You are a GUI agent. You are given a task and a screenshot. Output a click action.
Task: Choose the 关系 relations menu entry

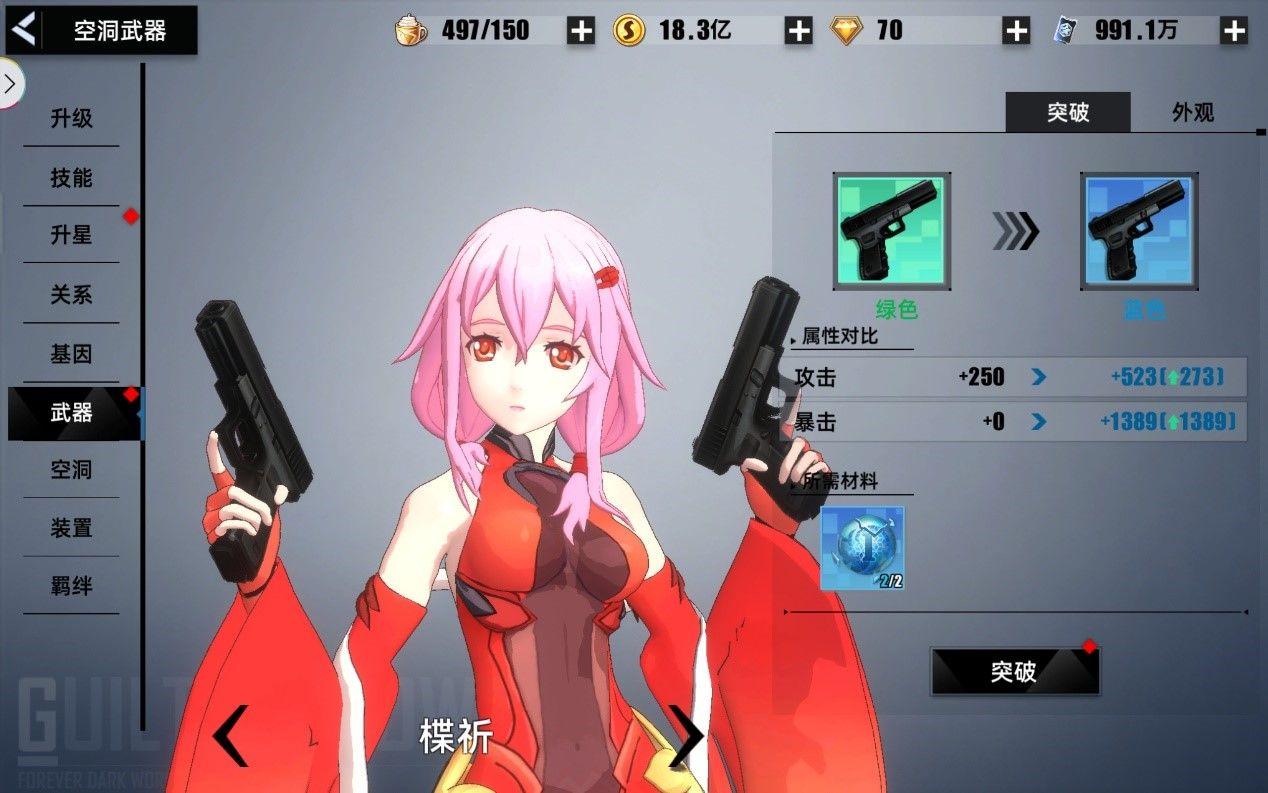[71, 295]
